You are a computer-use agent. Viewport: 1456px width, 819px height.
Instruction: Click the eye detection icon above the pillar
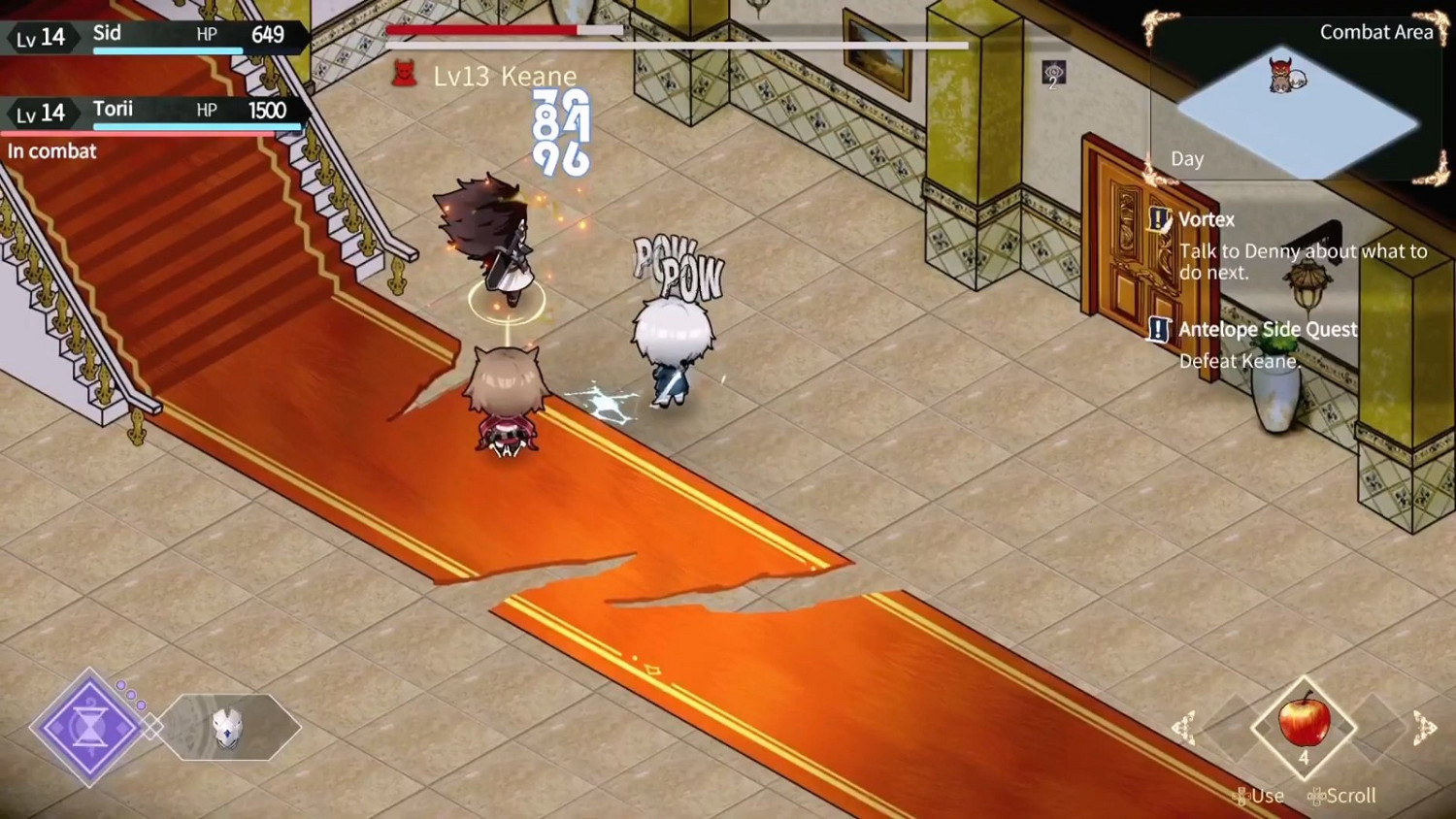pyautogui.click(x=1051, y=72)
